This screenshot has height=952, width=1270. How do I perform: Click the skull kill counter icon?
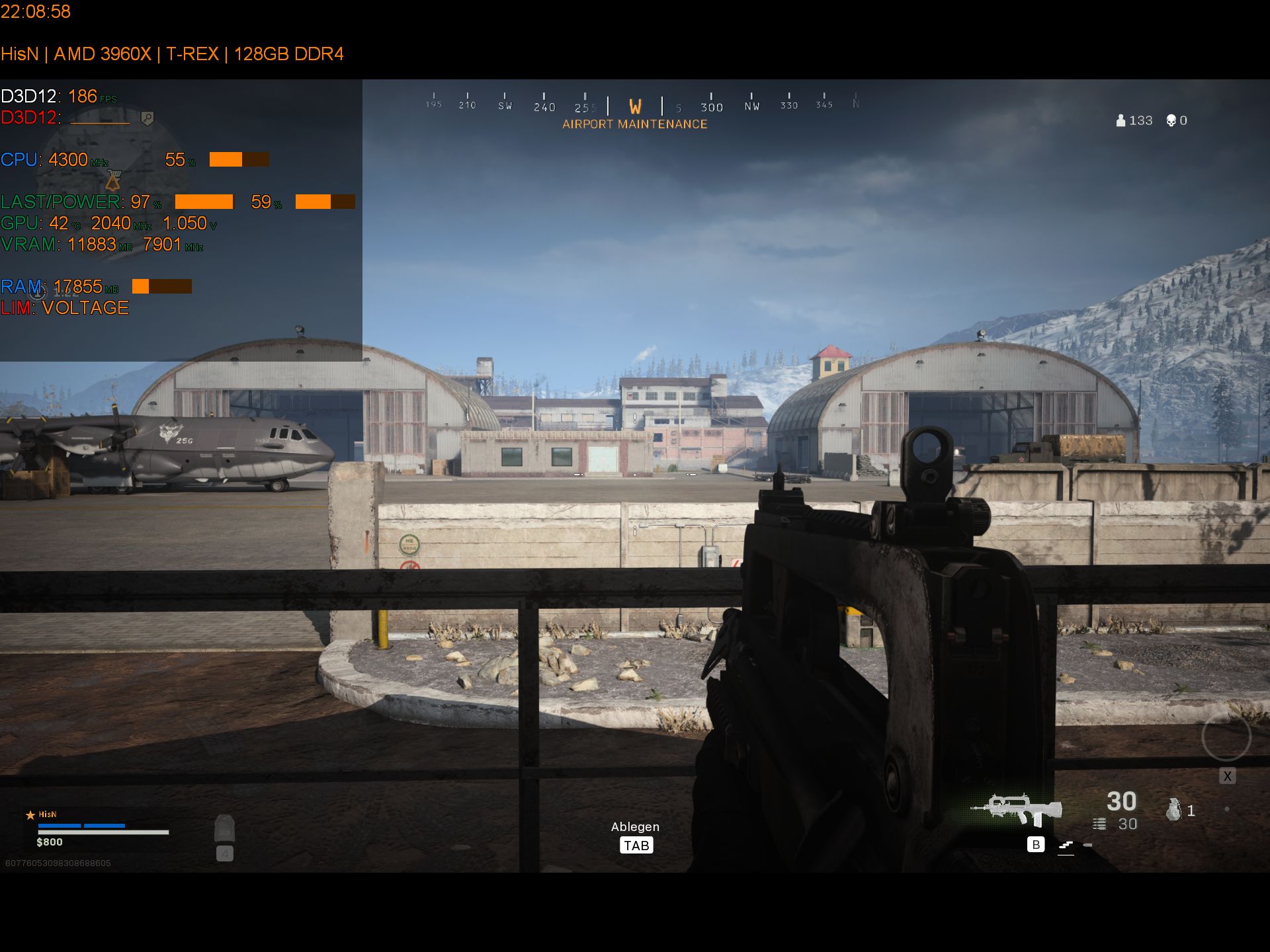coord(1171,120)
